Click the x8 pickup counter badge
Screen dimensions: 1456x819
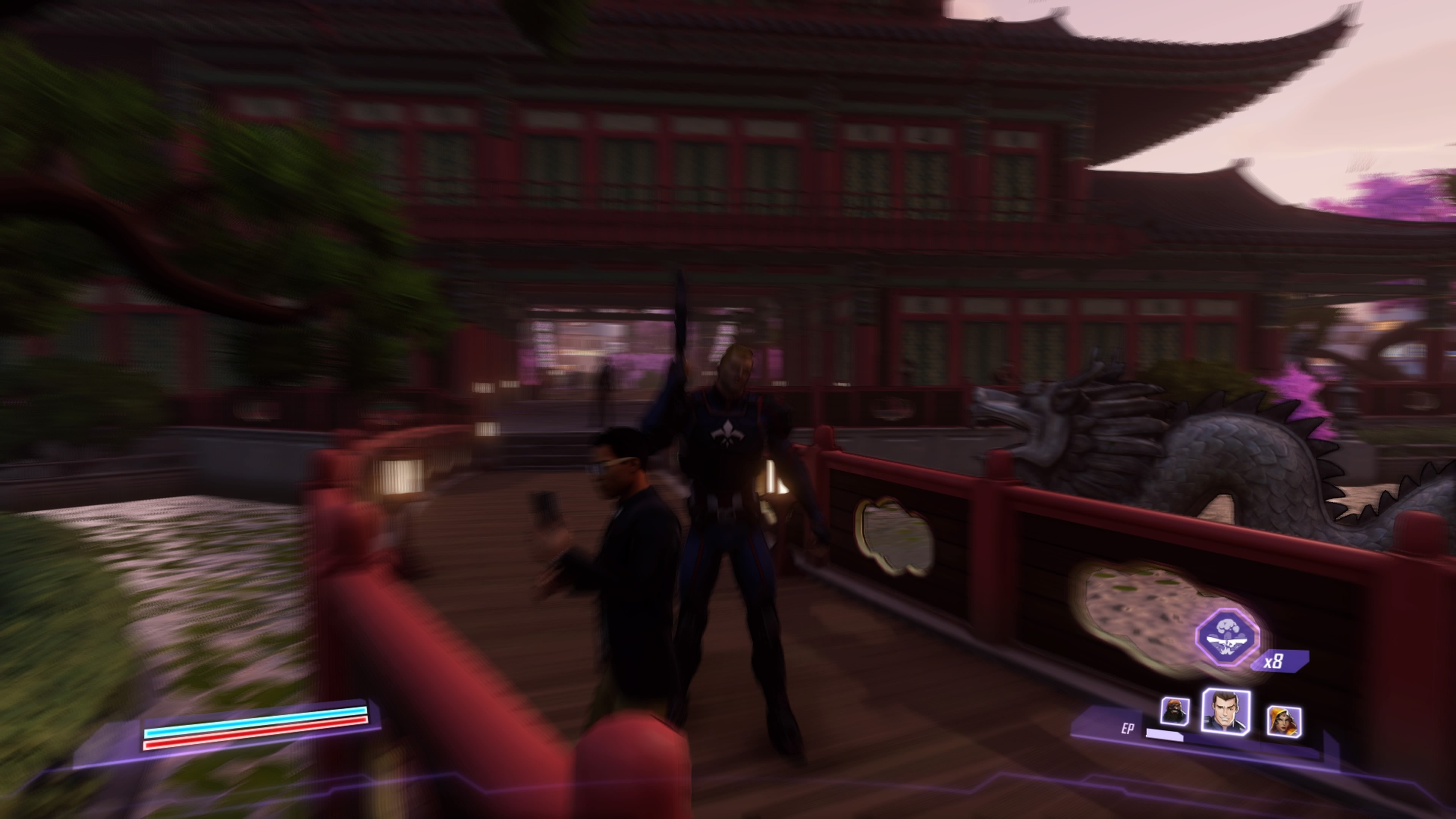pyautogui.click(x=1274, y=661)
